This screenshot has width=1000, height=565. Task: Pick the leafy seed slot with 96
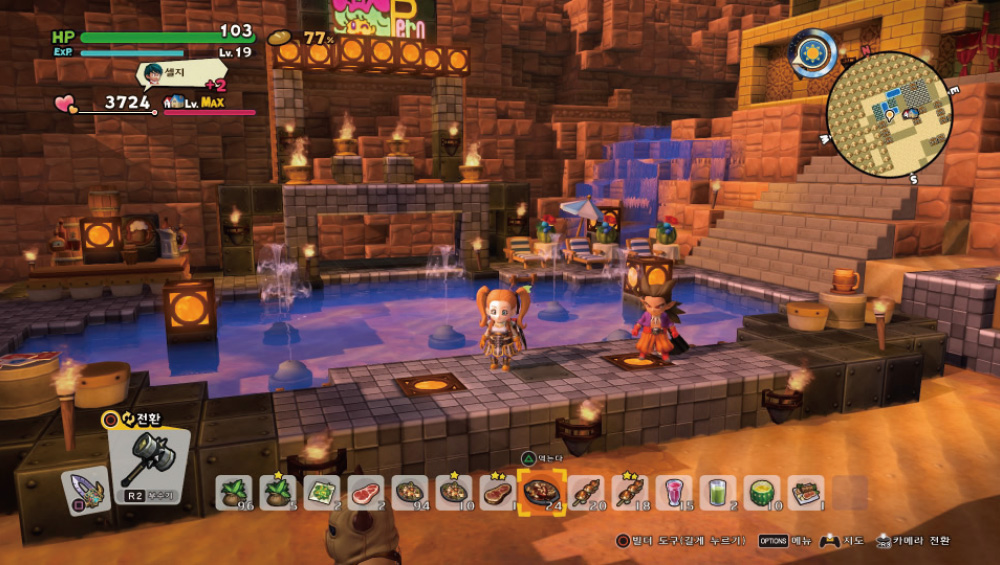[x=234, y=492]
